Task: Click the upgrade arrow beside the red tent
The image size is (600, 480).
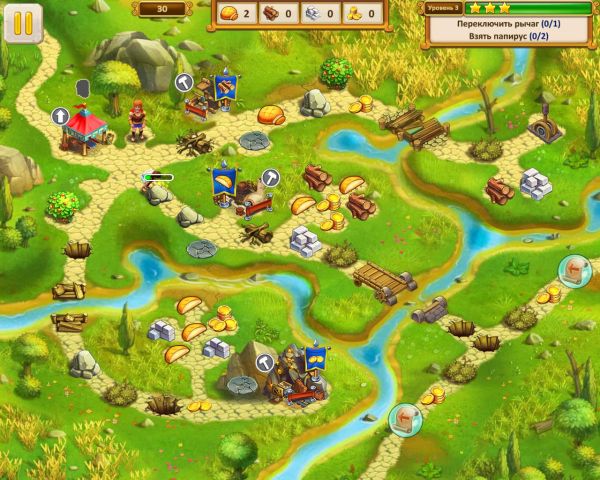Action: point(62,116)
